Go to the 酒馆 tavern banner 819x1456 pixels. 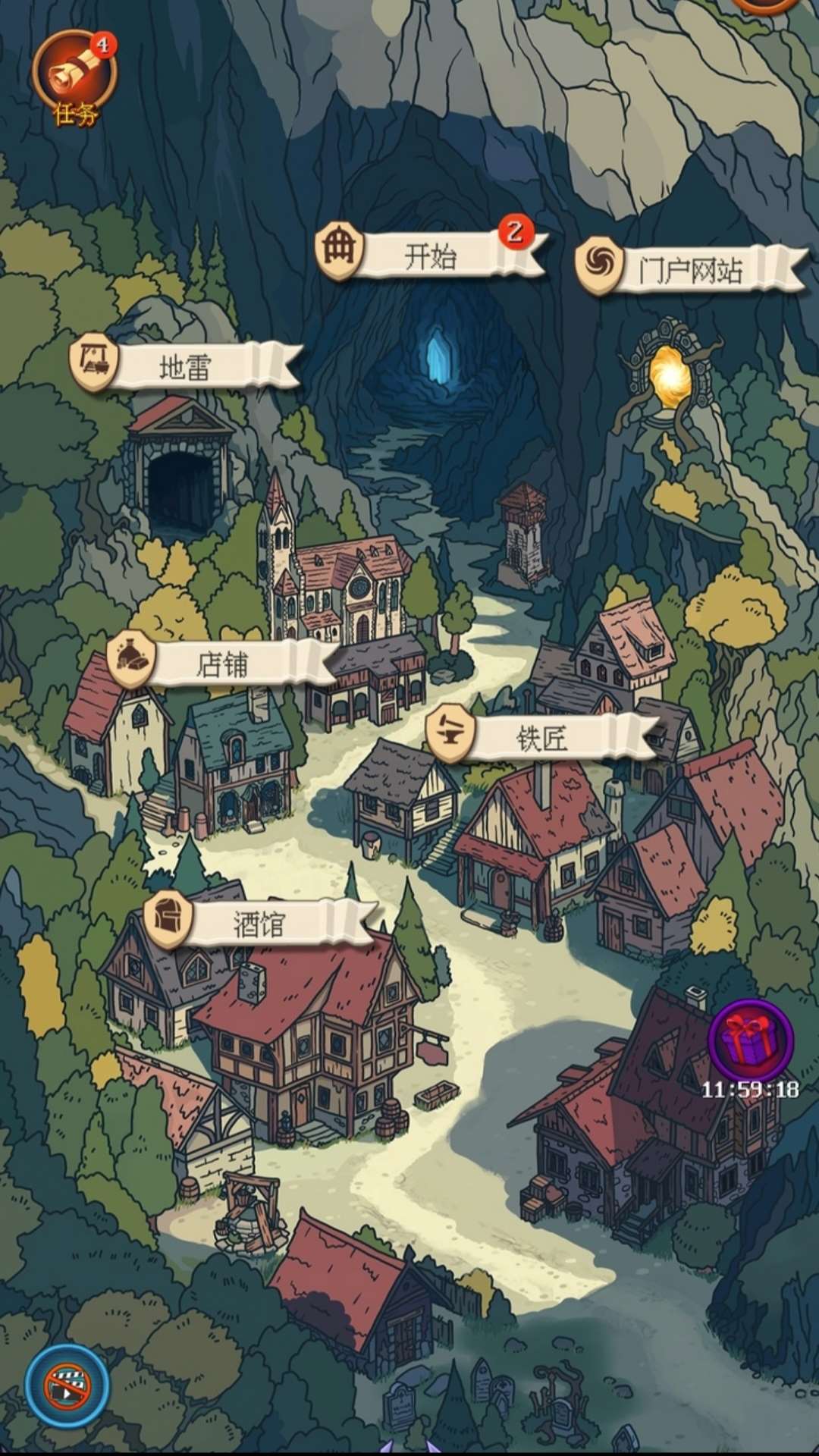259,923
